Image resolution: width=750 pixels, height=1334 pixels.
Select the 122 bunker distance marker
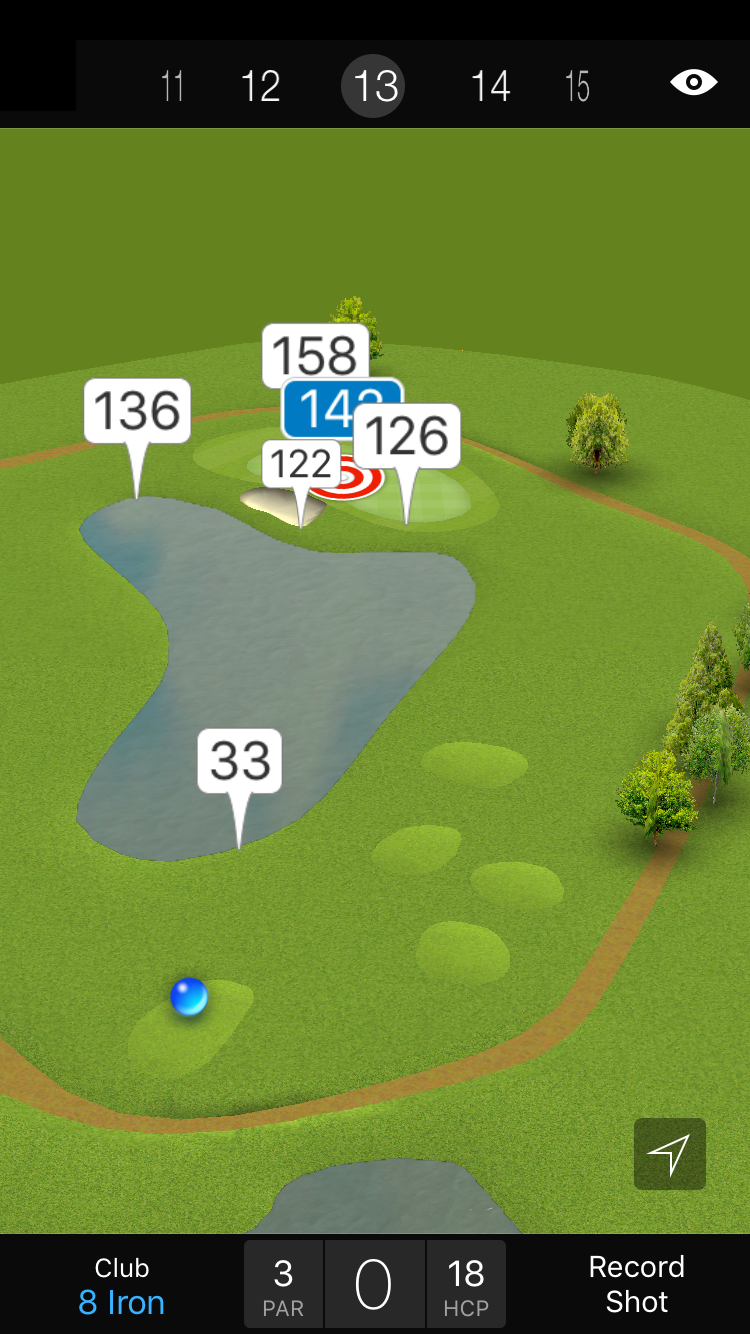tap(300, 465)
